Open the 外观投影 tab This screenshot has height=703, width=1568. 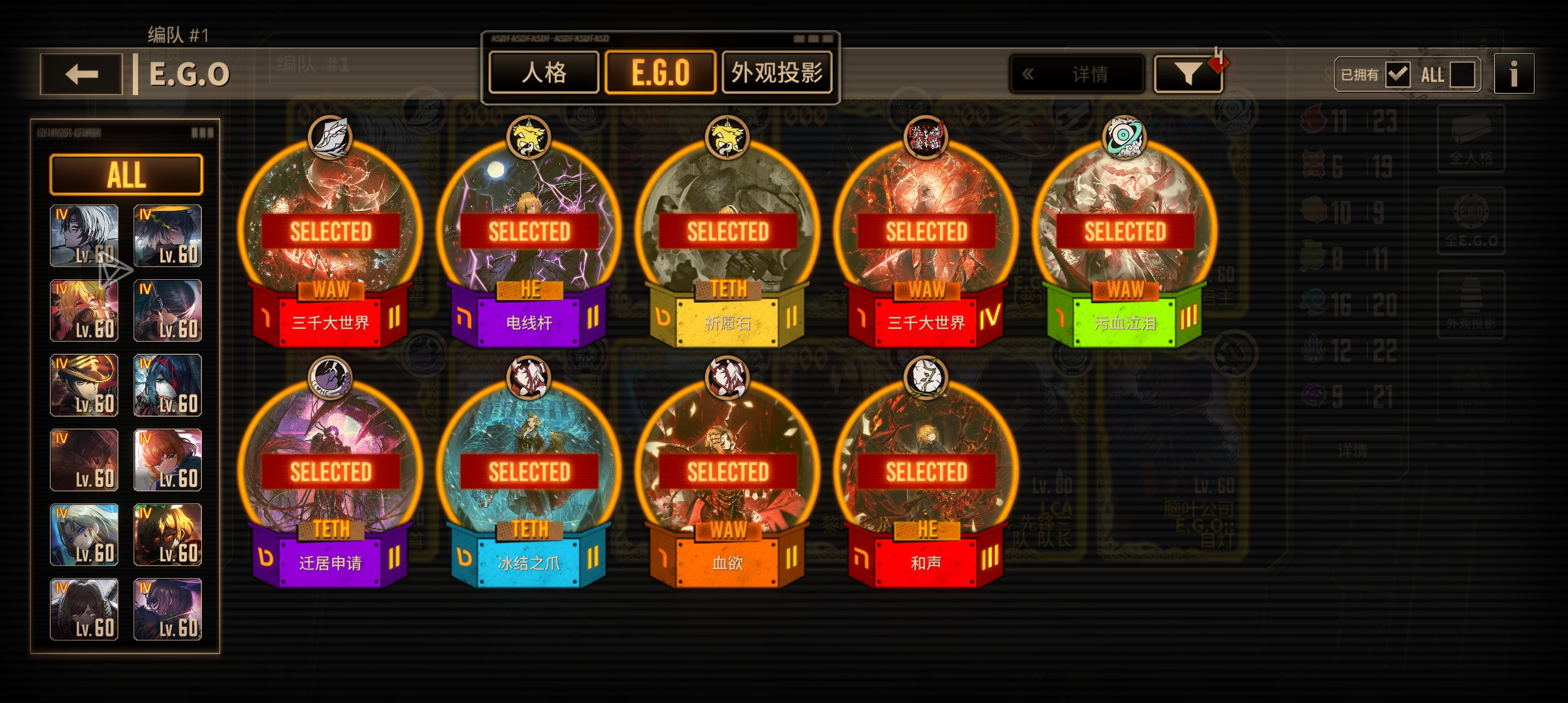pyautogui.click(x=777, y=73)
